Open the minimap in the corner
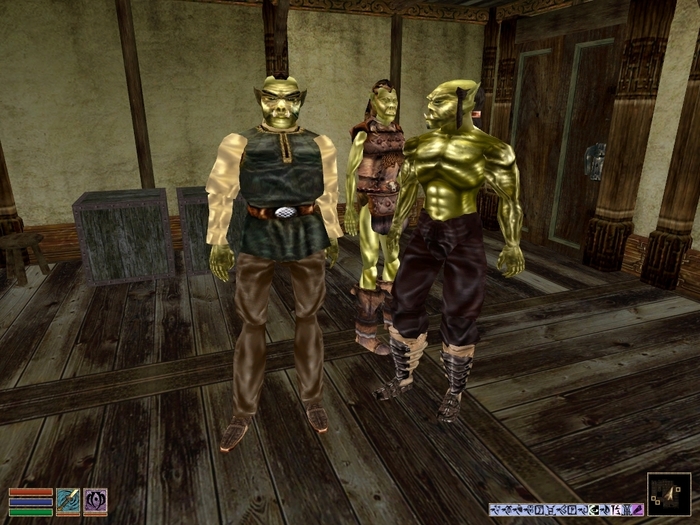The height and width of the screenshot is (525, 700). click(668, 494)
